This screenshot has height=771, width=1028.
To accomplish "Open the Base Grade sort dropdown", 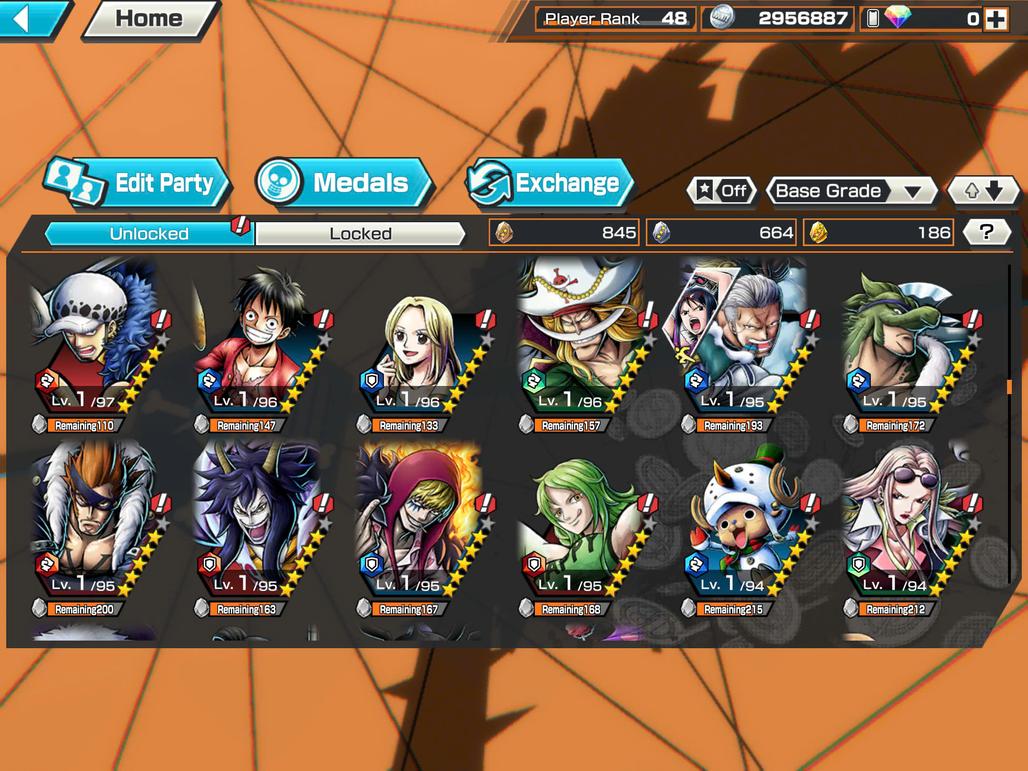I will point(850,190).
